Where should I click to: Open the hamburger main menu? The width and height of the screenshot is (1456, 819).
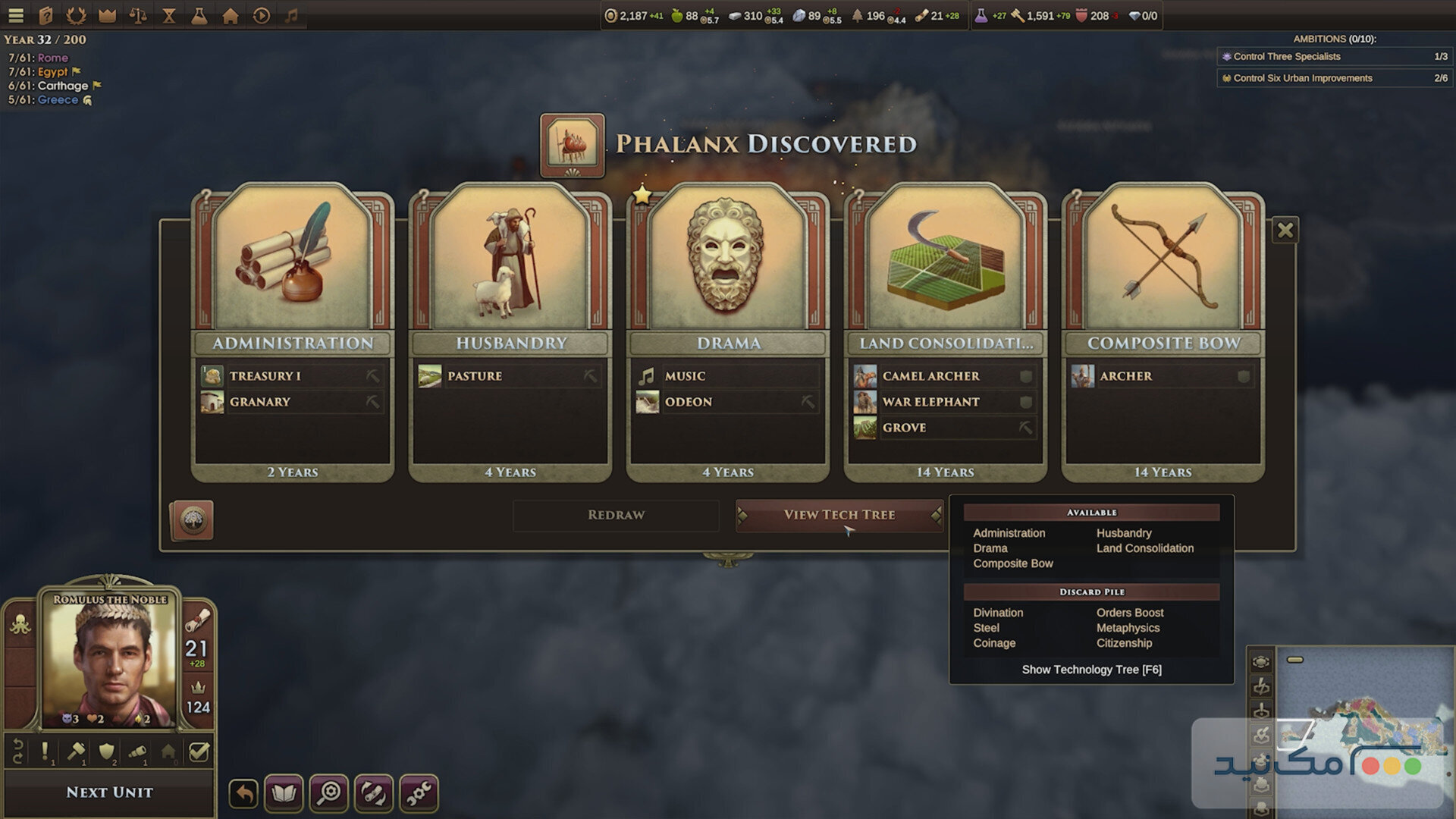click(x=16, y=15)
